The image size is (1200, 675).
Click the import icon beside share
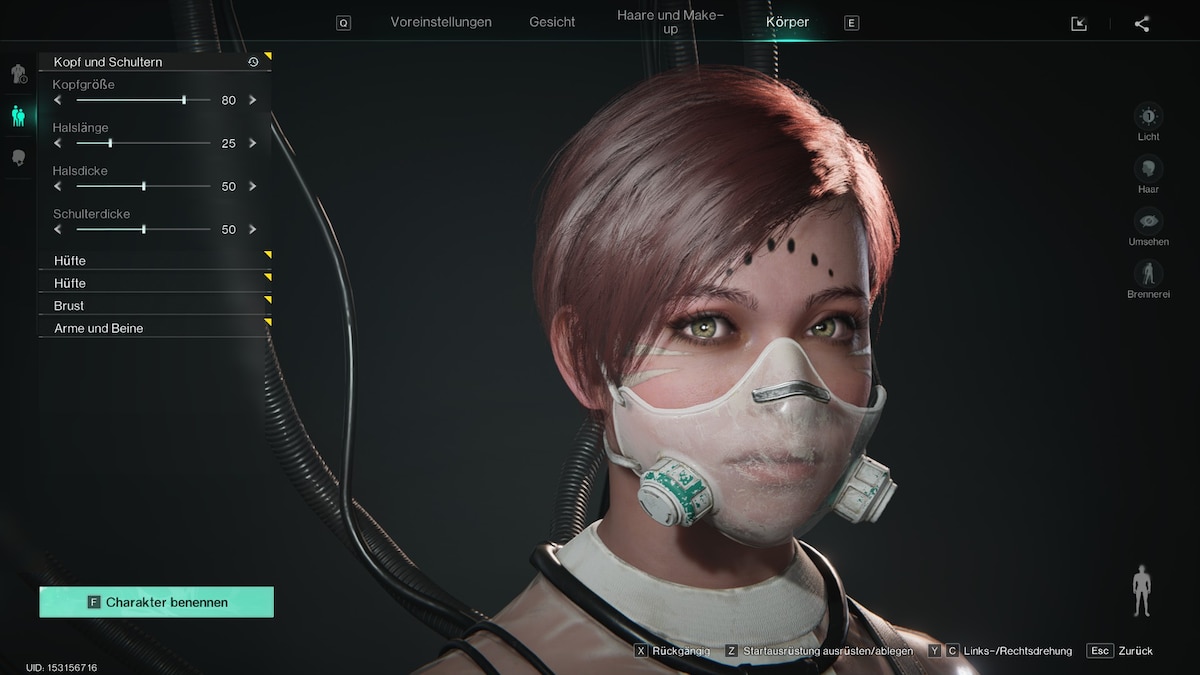[1079, 24]
